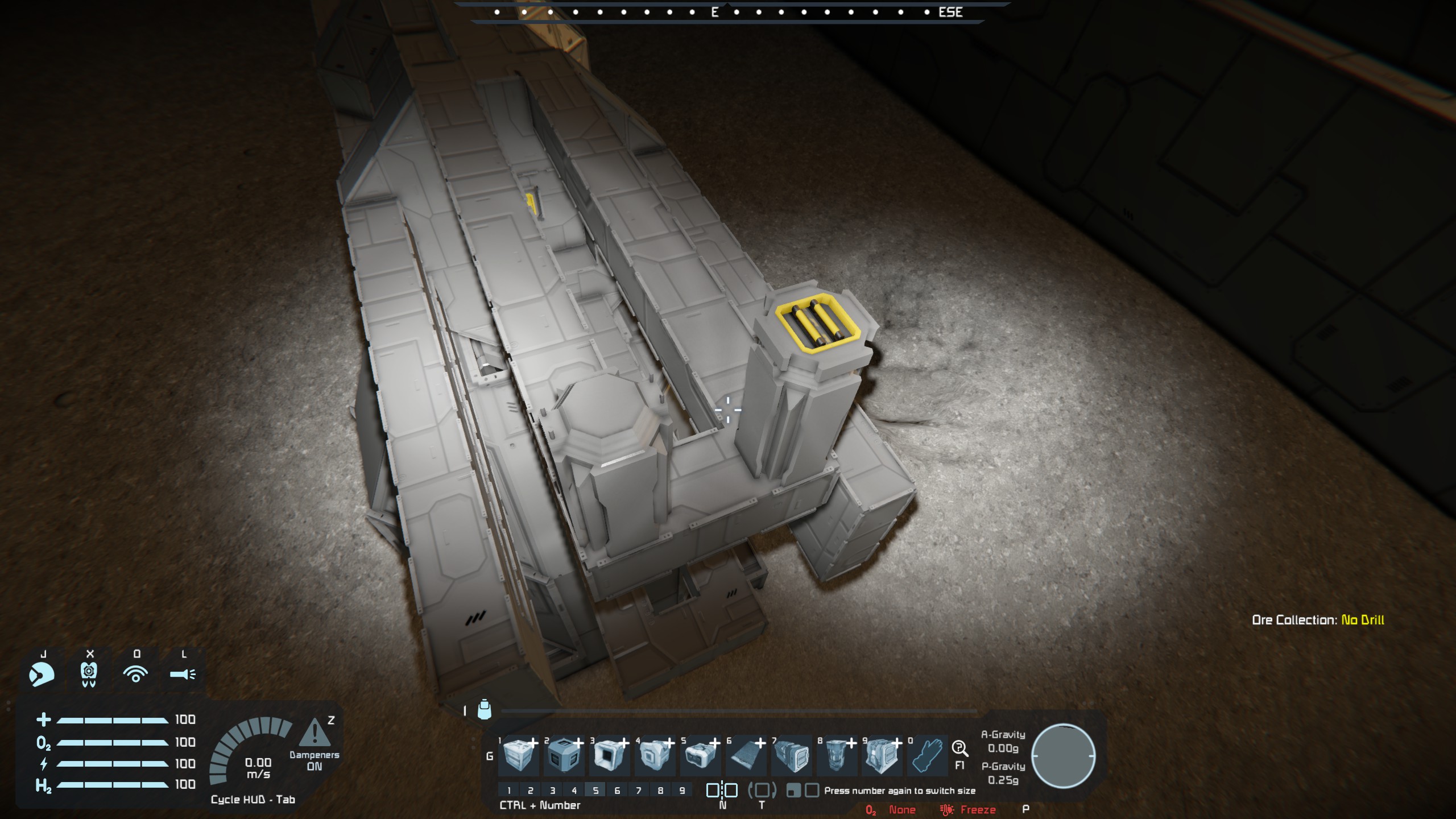Select the large machinery block in slot 9
Screen dimensions: 1456x819
(882, 755)
